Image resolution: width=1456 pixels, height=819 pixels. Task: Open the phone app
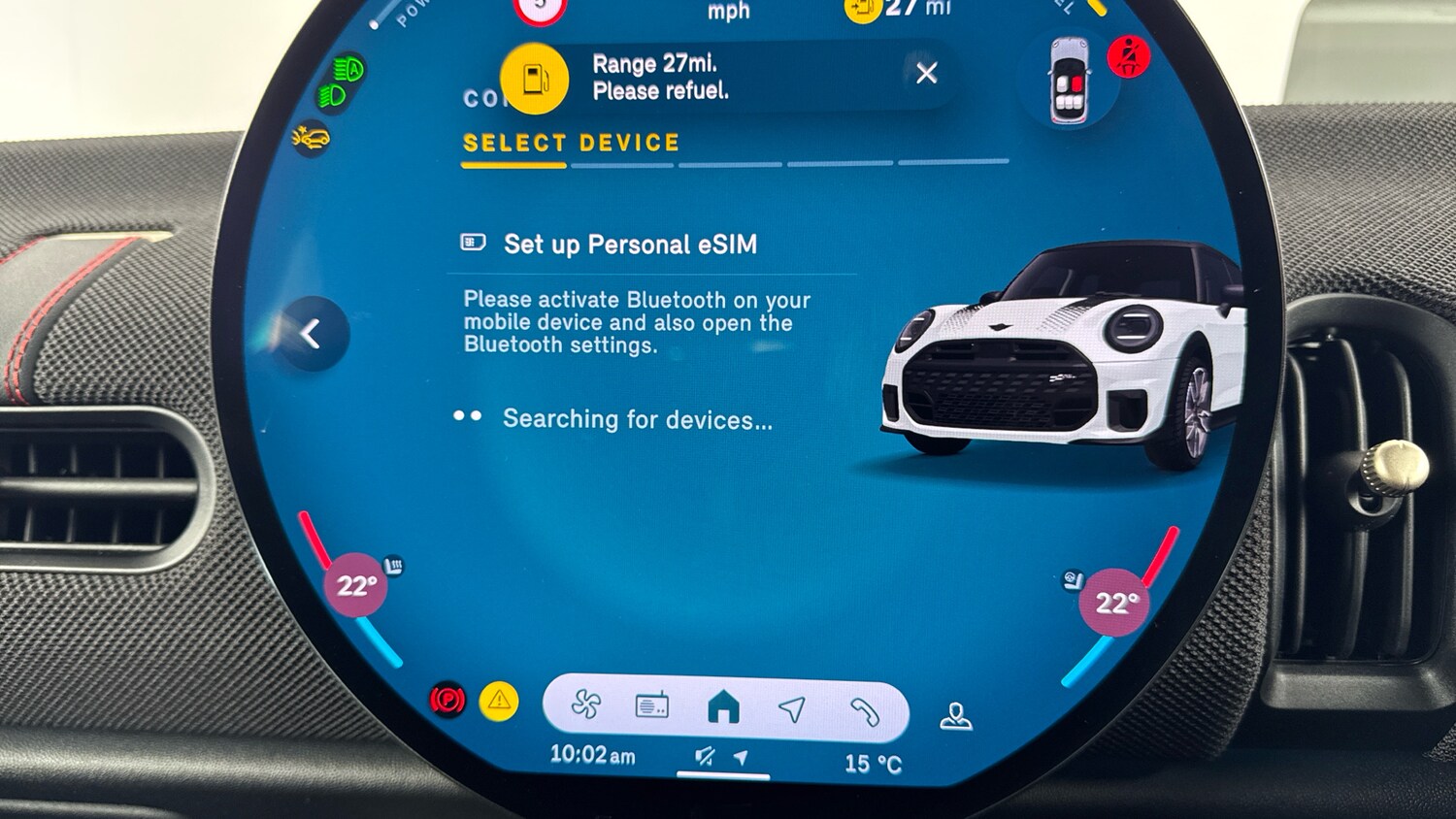click(865, 709)
